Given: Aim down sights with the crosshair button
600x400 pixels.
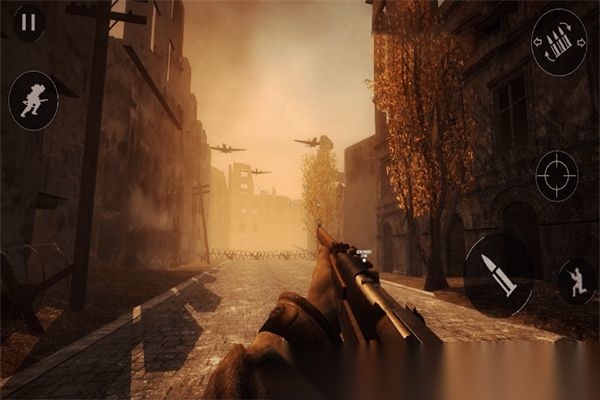Looking at the screenshot, I should click(556, 175).
